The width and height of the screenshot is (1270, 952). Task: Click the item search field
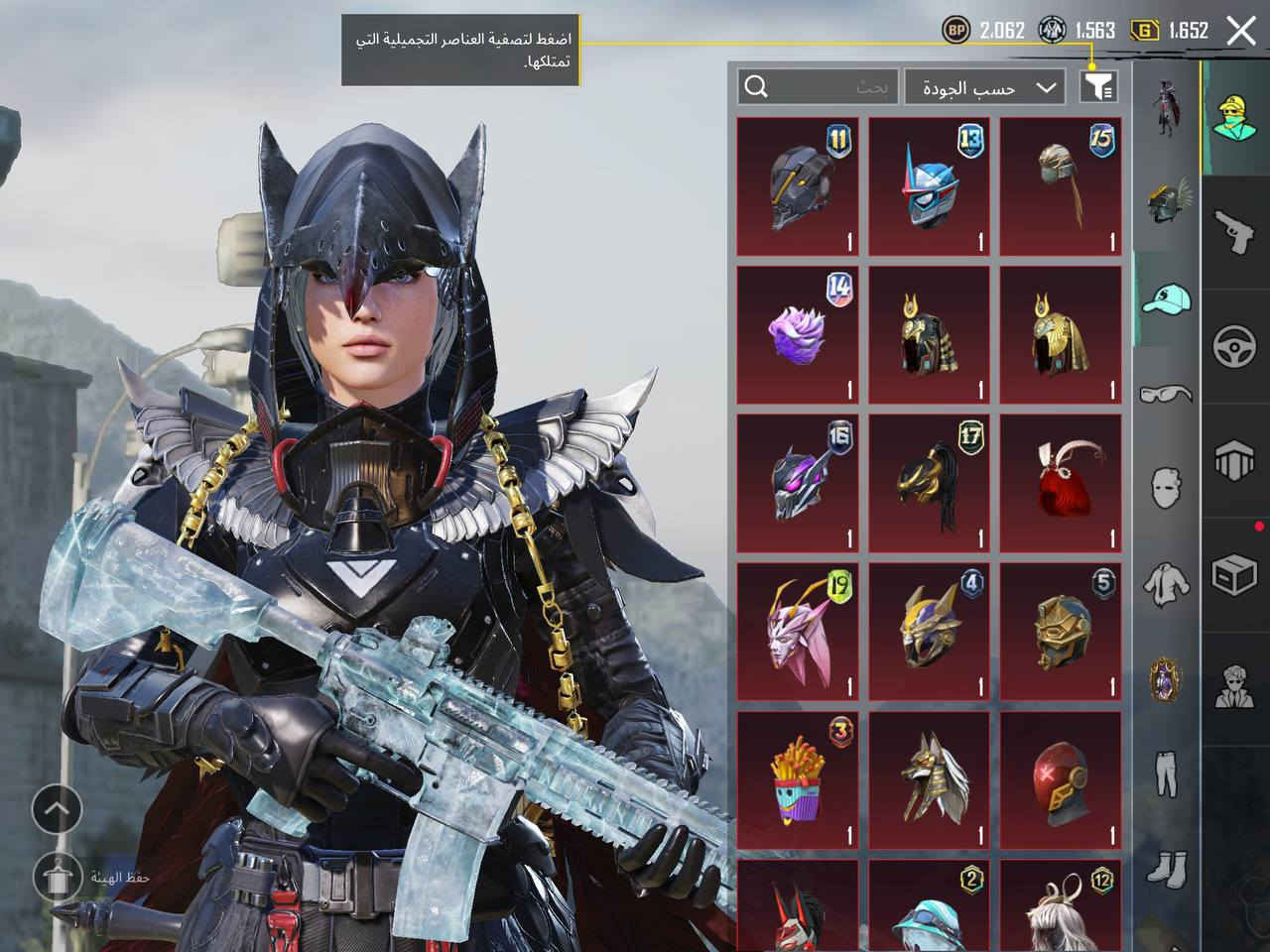(819, 87)
